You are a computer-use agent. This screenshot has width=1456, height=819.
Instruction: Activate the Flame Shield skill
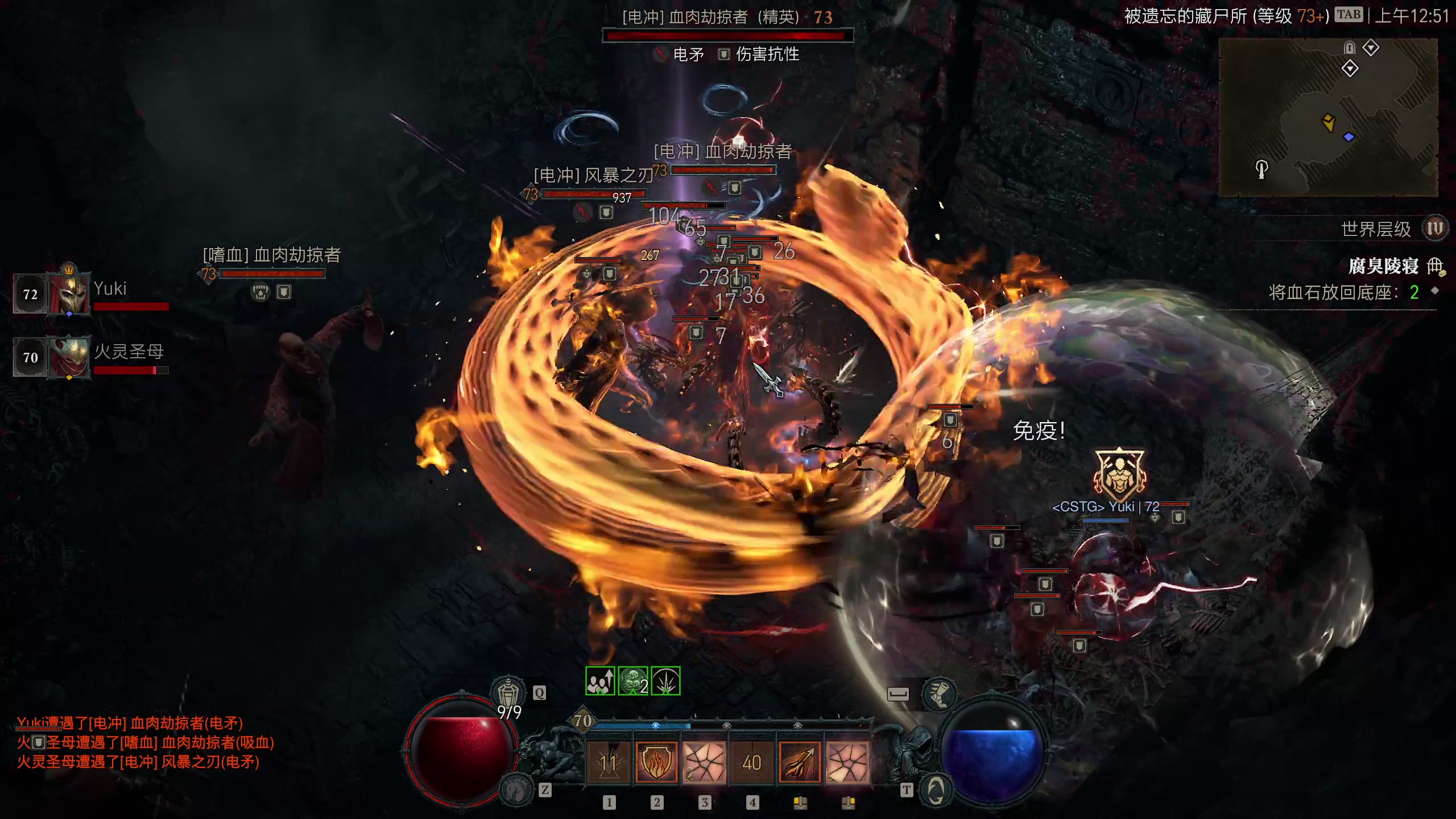[656, 762]
